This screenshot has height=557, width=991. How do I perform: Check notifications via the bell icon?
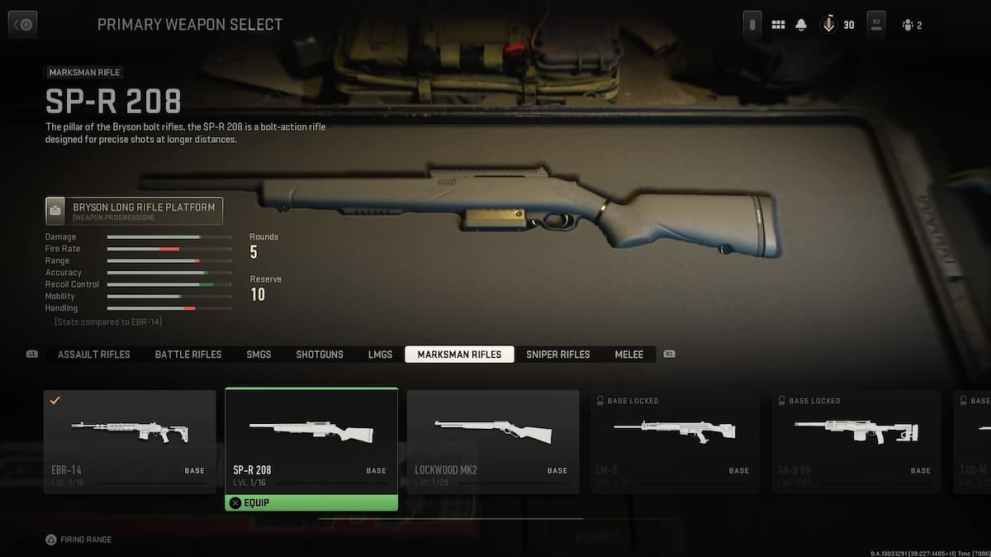click(801, 25)
